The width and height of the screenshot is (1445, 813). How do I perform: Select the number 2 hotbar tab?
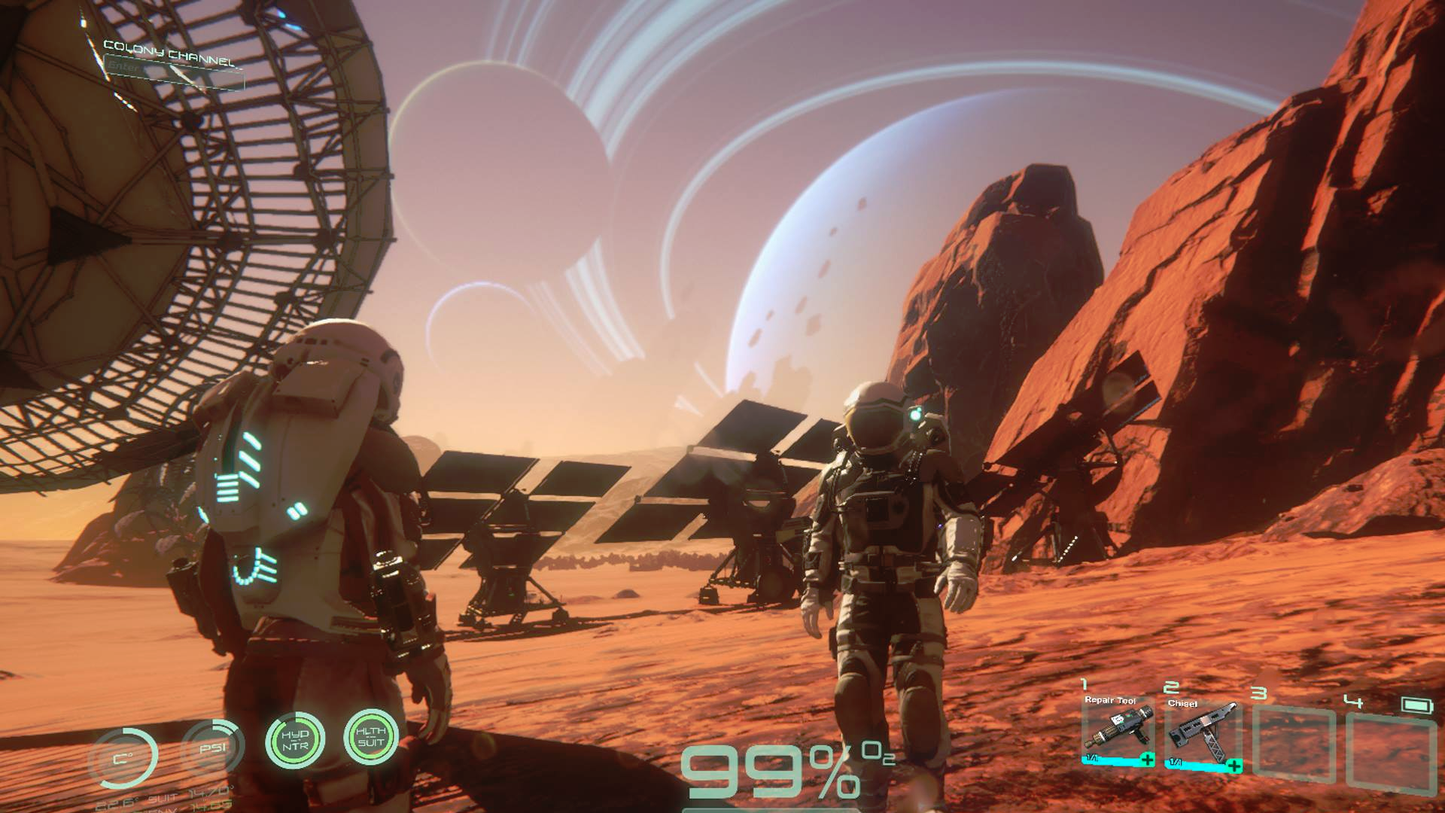coord(1171,688)
